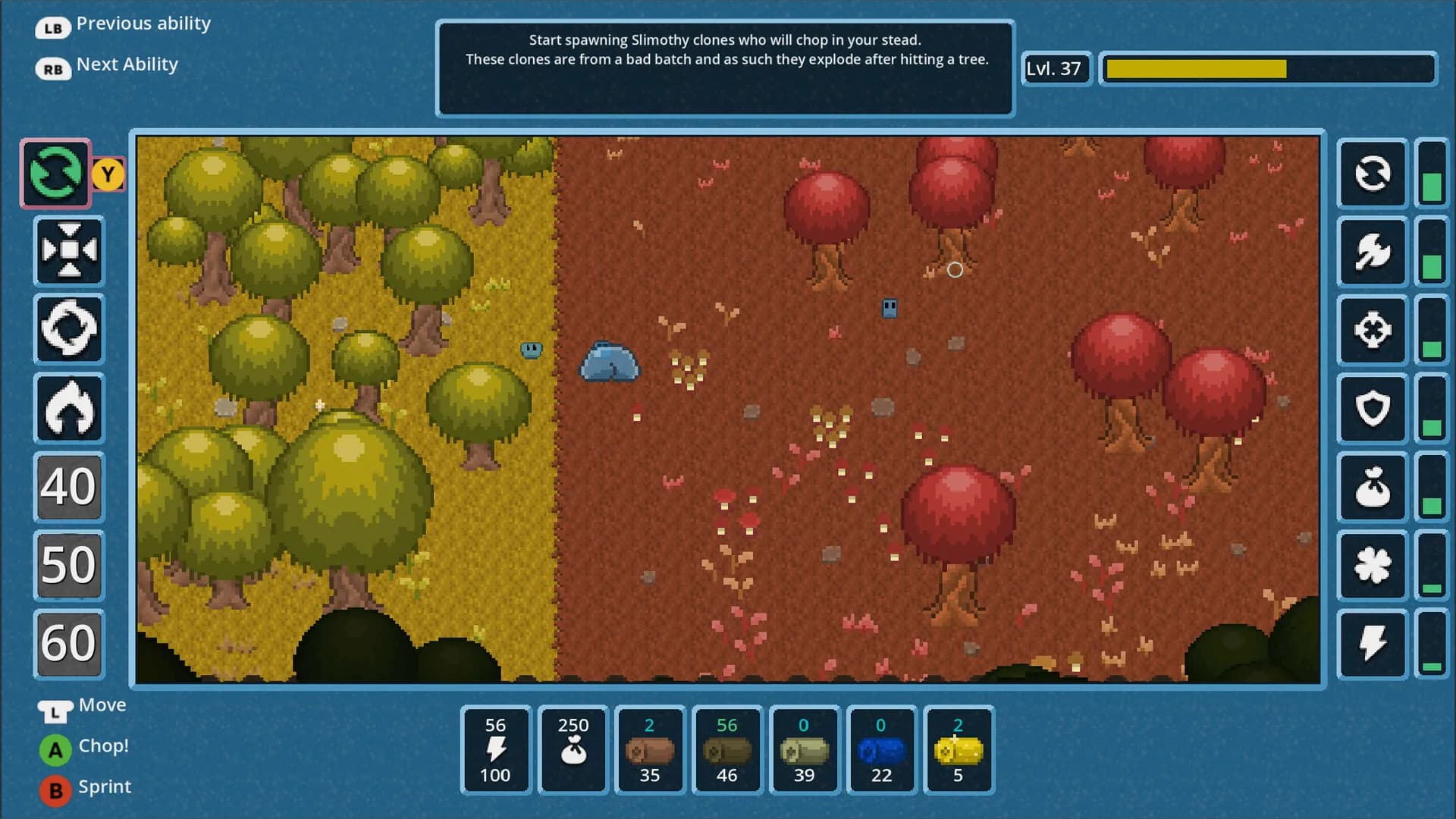Select the bag capacity slot showing 250

tap(573, 750)
